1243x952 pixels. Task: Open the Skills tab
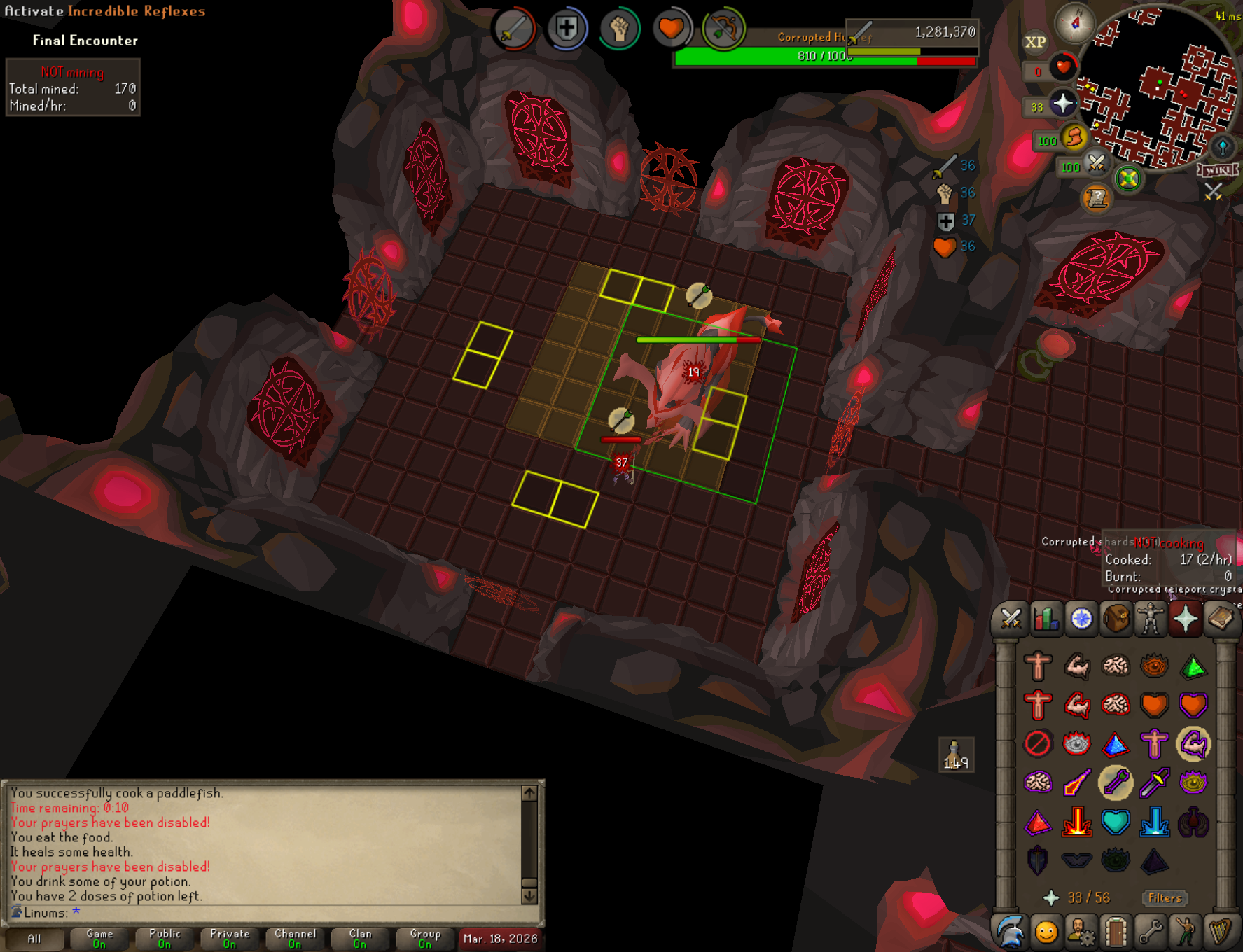point(1046,619)
